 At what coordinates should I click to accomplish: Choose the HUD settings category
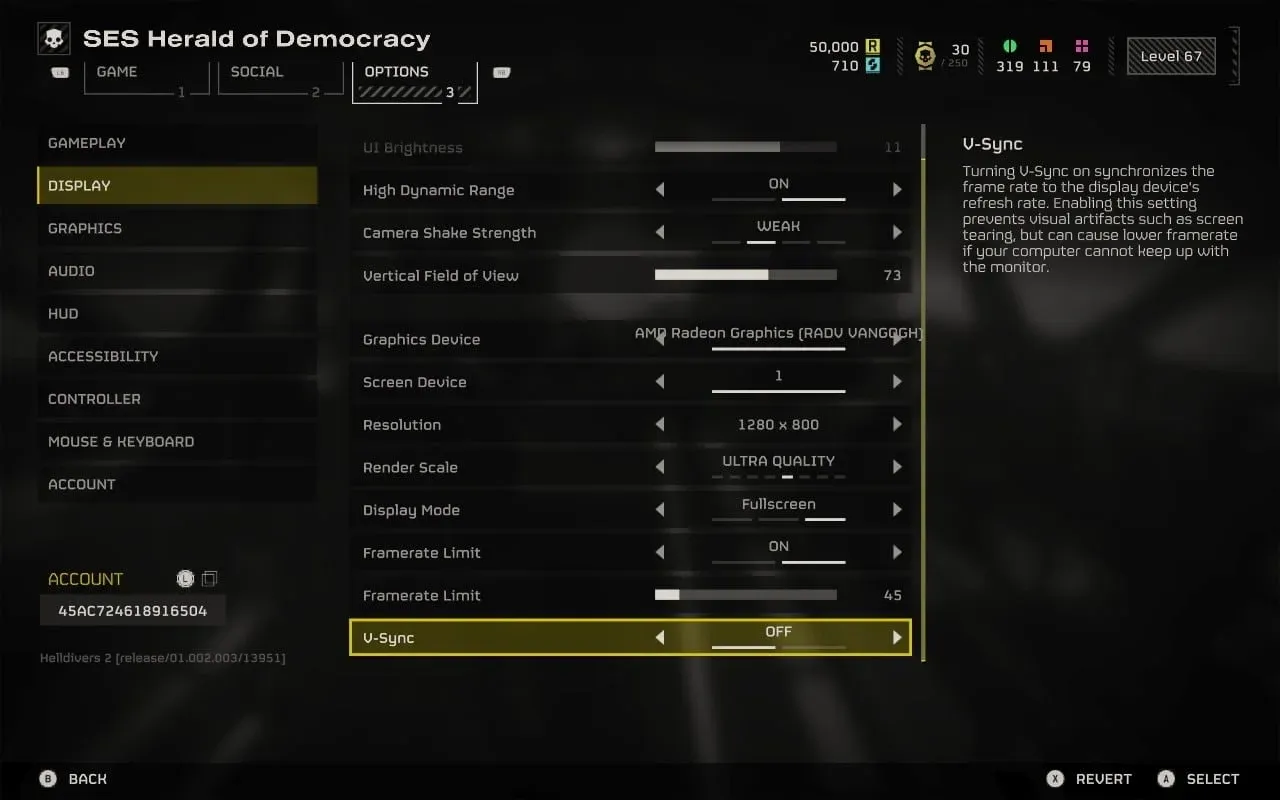tap(63, 314)
